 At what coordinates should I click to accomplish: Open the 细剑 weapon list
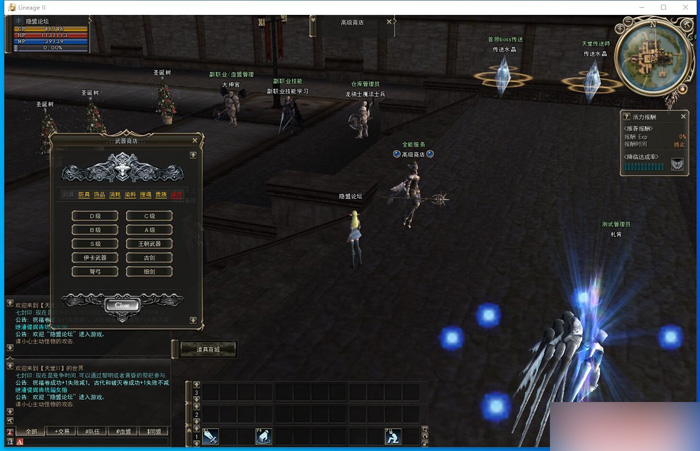(149, 272)
